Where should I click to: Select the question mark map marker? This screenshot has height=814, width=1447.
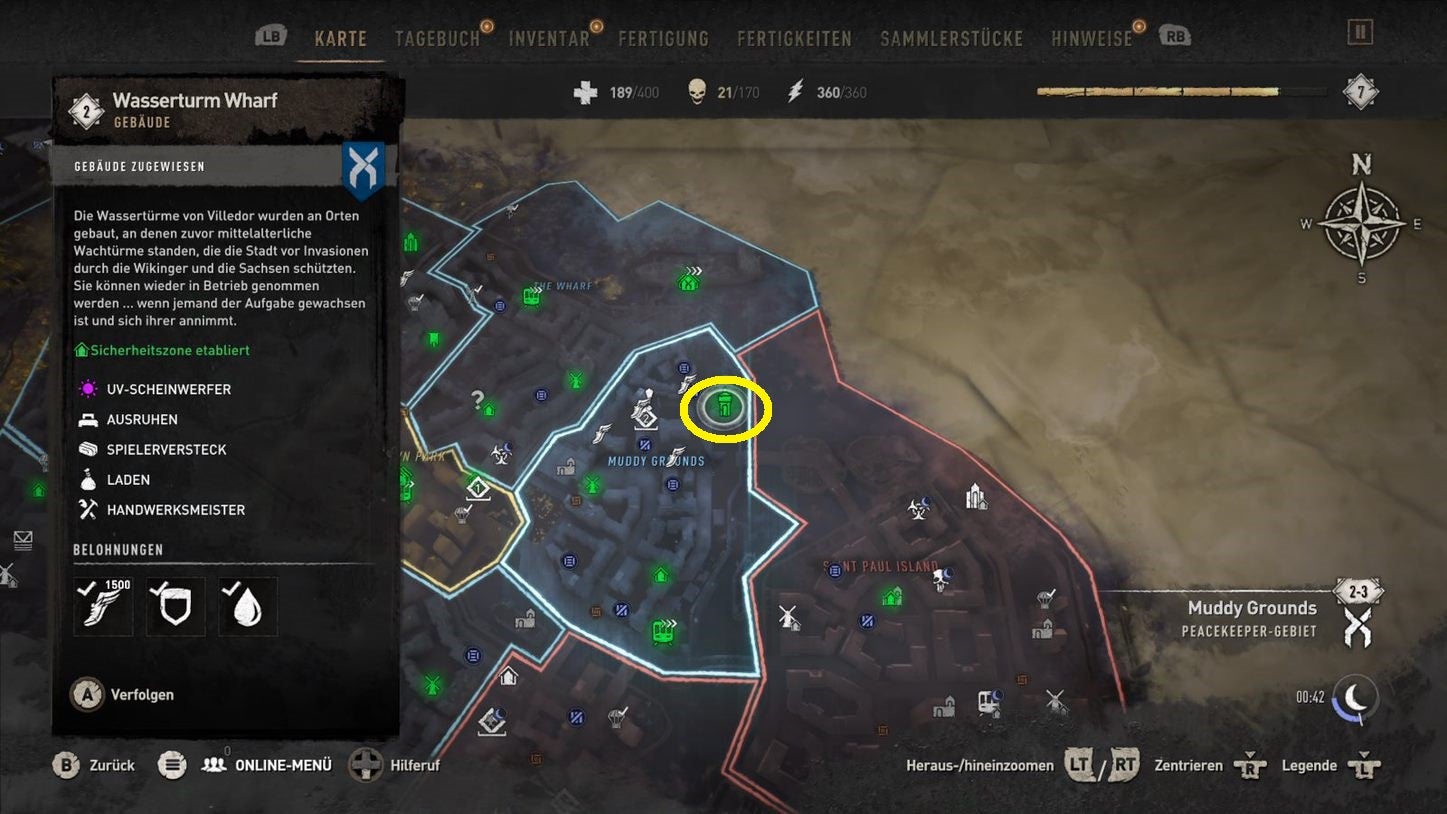point(478,400)
